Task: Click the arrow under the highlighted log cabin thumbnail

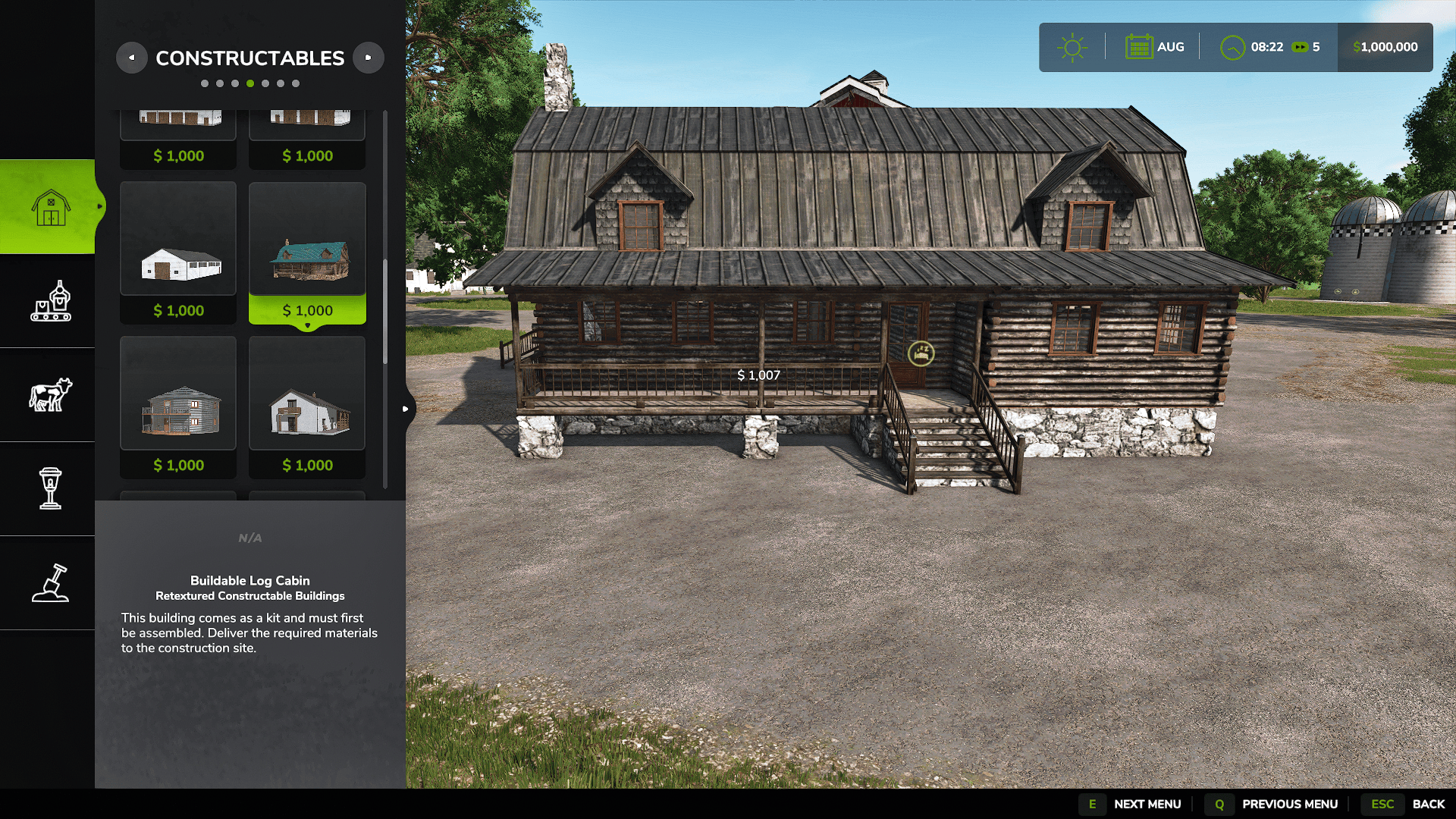Action: (x=307, y=324)
